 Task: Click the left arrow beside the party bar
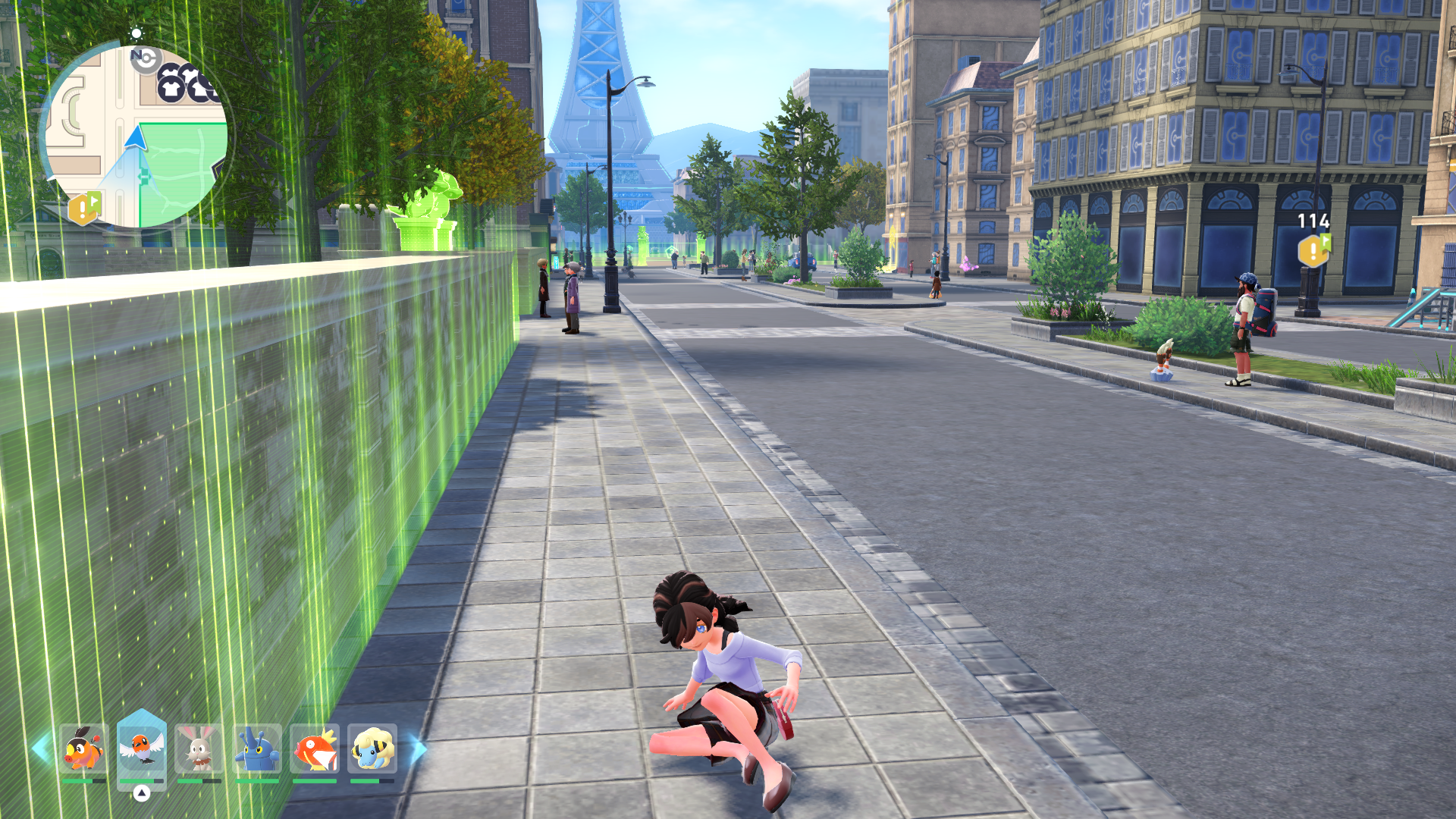click(41, 748)
